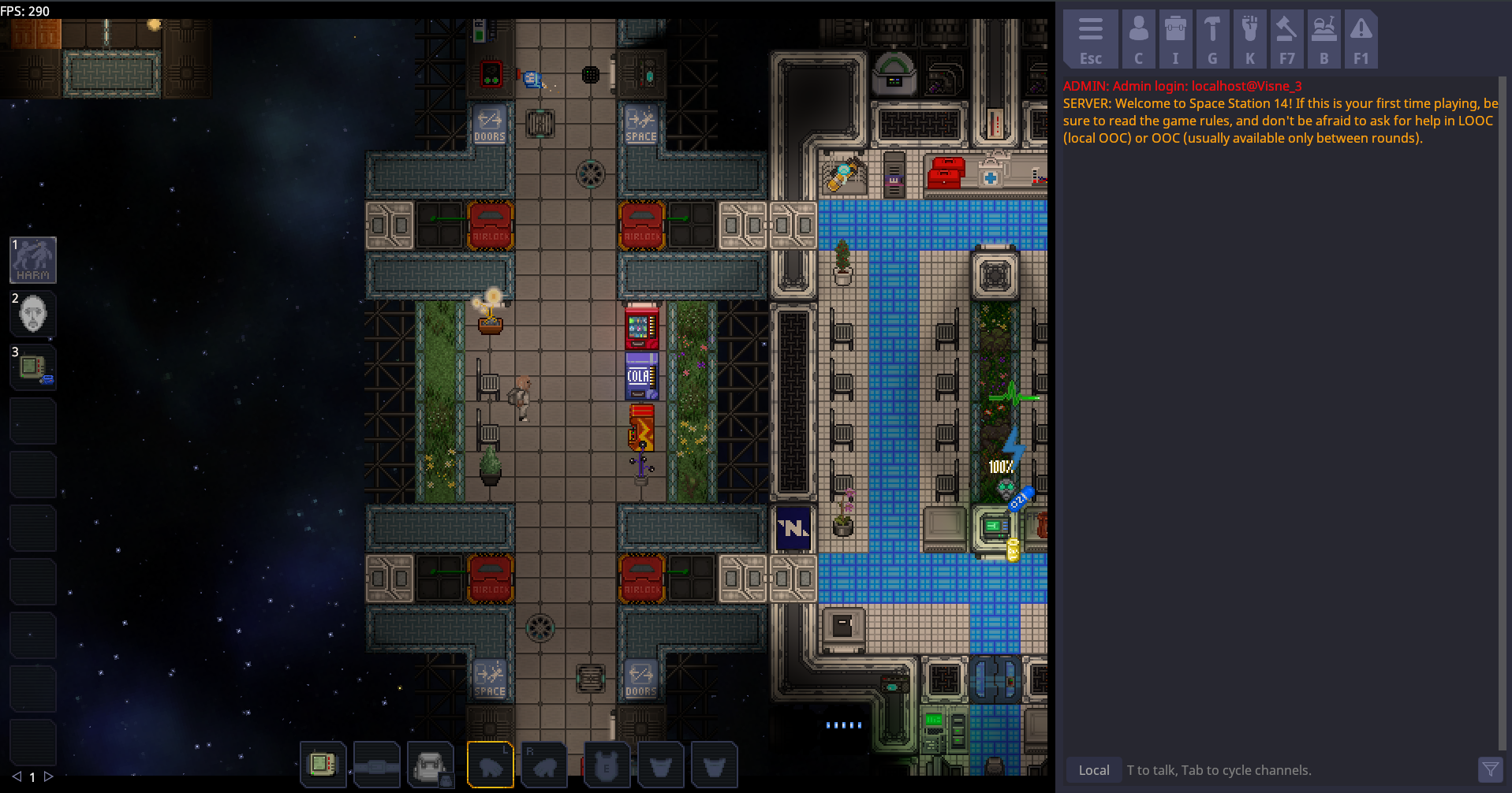Toggle HARM combat mode in hotbar slot 1
The width and height of the screenshot is (1512, 793).
tap(32, 259)
